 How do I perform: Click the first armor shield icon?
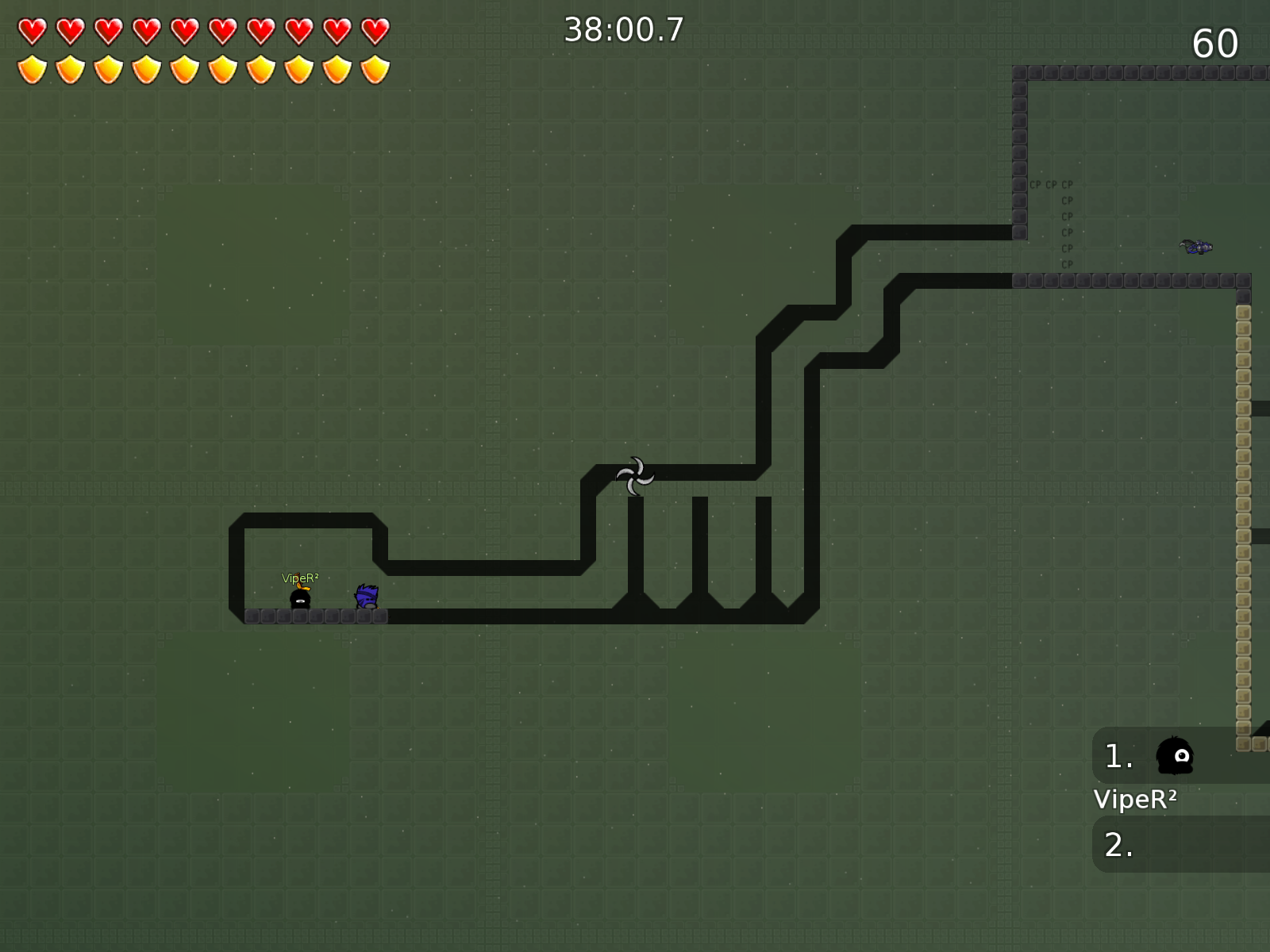point(32,70)
